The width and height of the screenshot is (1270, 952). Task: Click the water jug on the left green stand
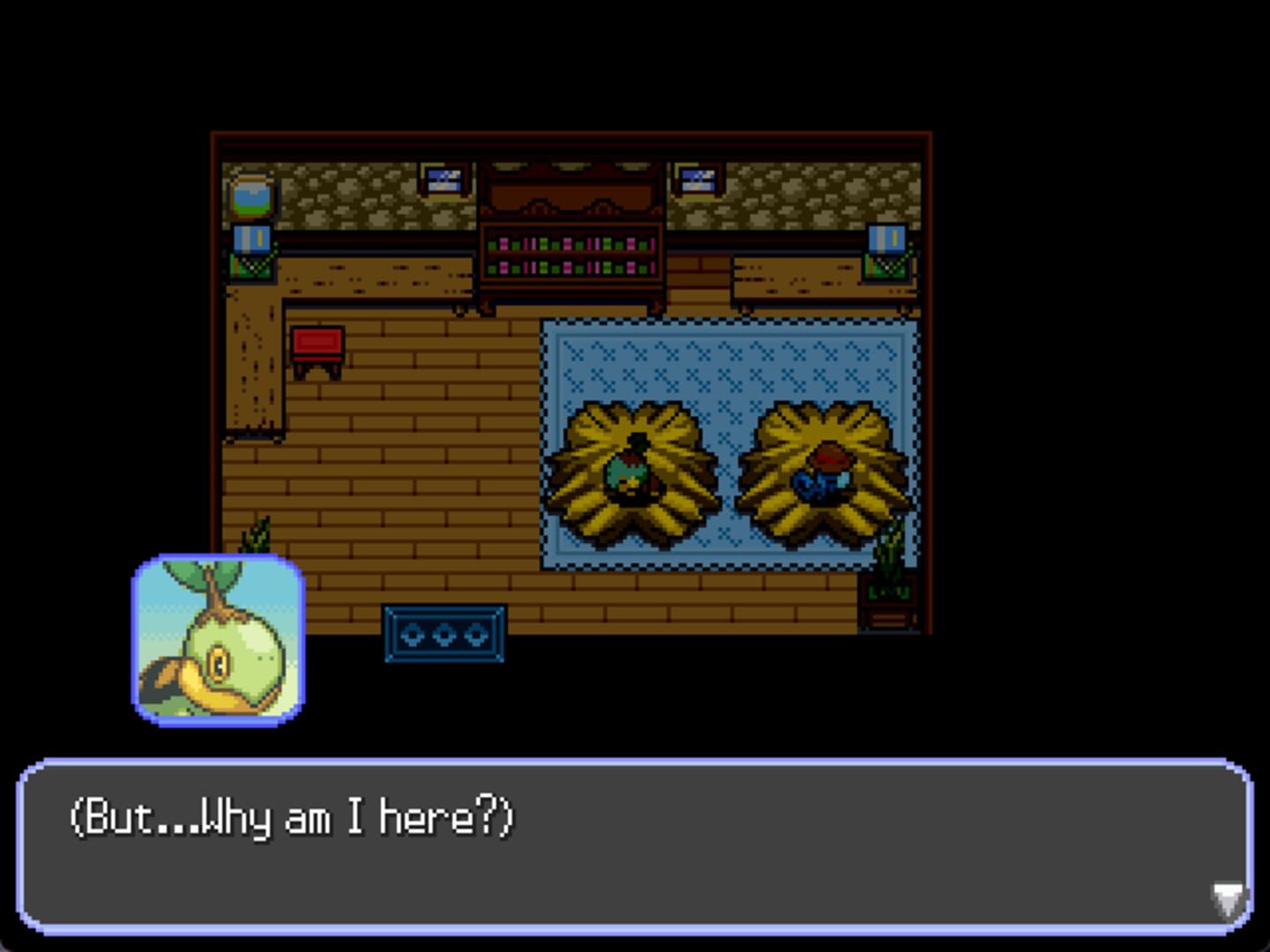pos(250,241)
